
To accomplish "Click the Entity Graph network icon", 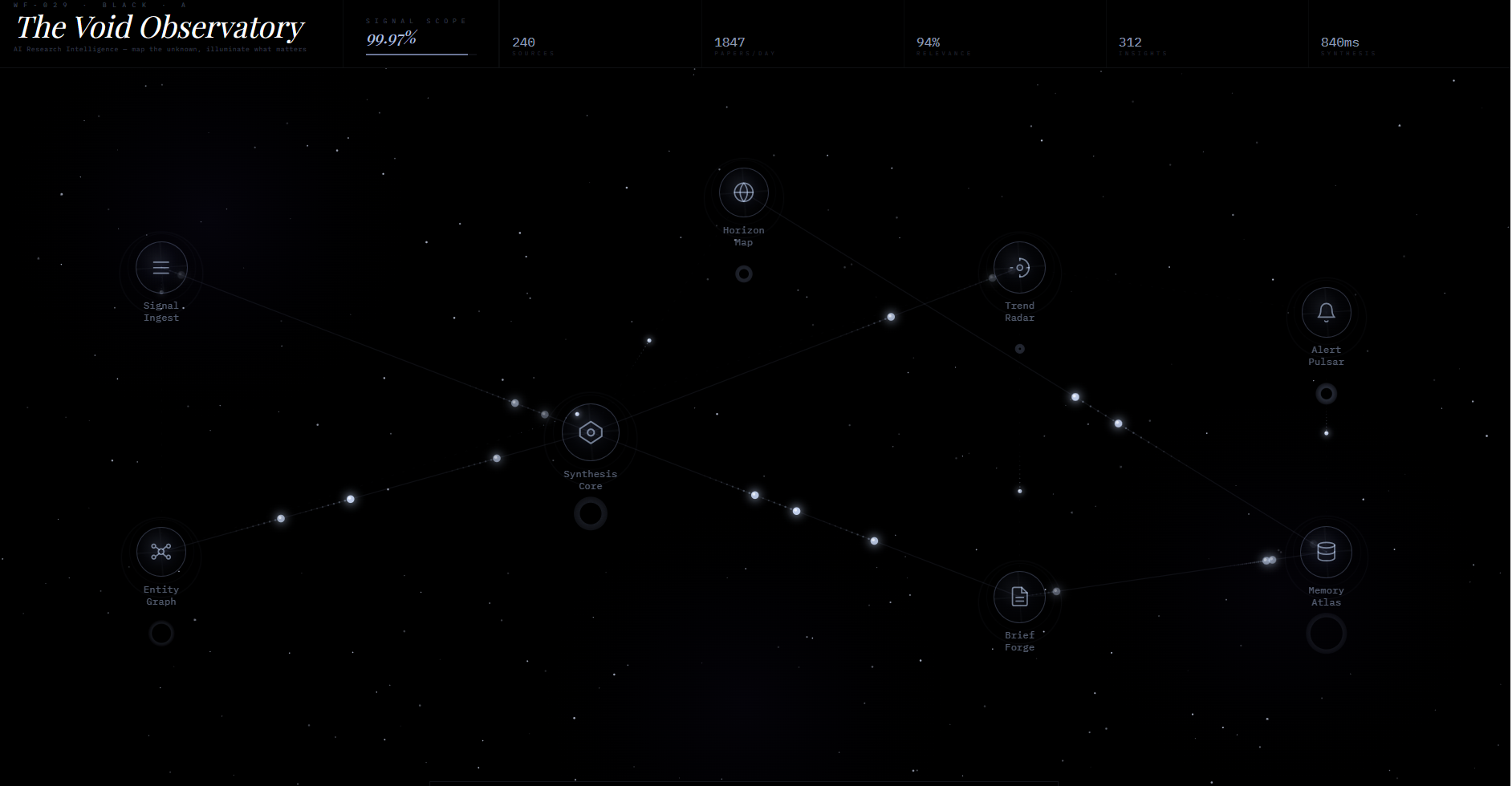I will coord(161,552).
